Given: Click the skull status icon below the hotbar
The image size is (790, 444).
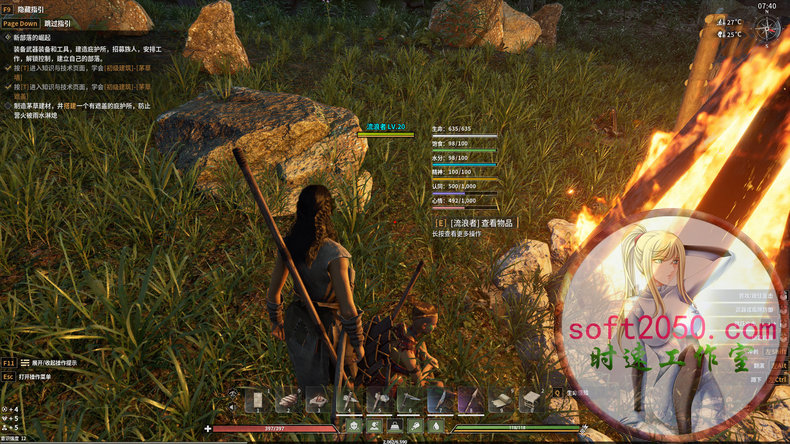Looking at the screenshot, I should [355, 426].
